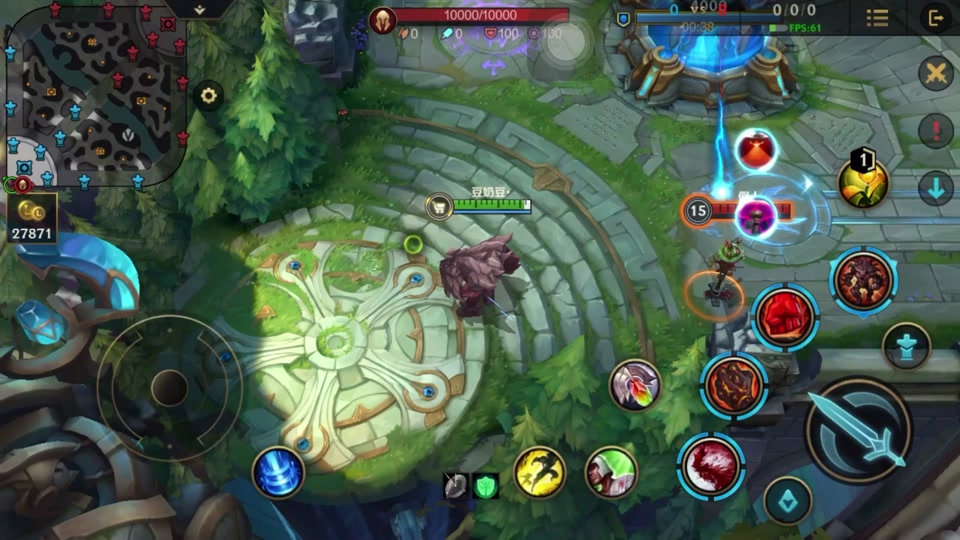960x540 pixels.
Task: Tap the green shield item icon
Action: coord(486,486)
